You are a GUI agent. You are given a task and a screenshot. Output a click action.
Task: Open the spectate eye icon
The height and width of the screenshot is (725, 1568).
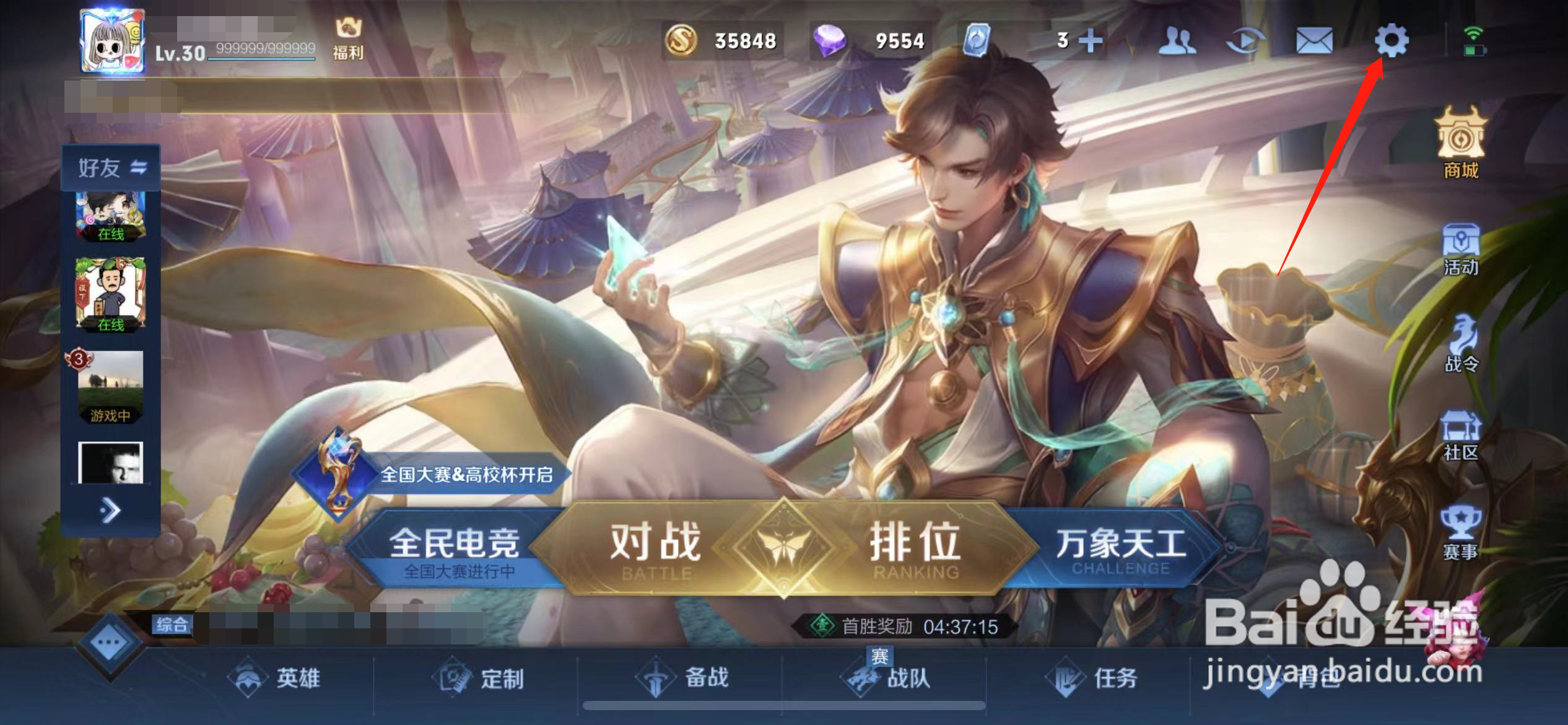point(1247,40)
